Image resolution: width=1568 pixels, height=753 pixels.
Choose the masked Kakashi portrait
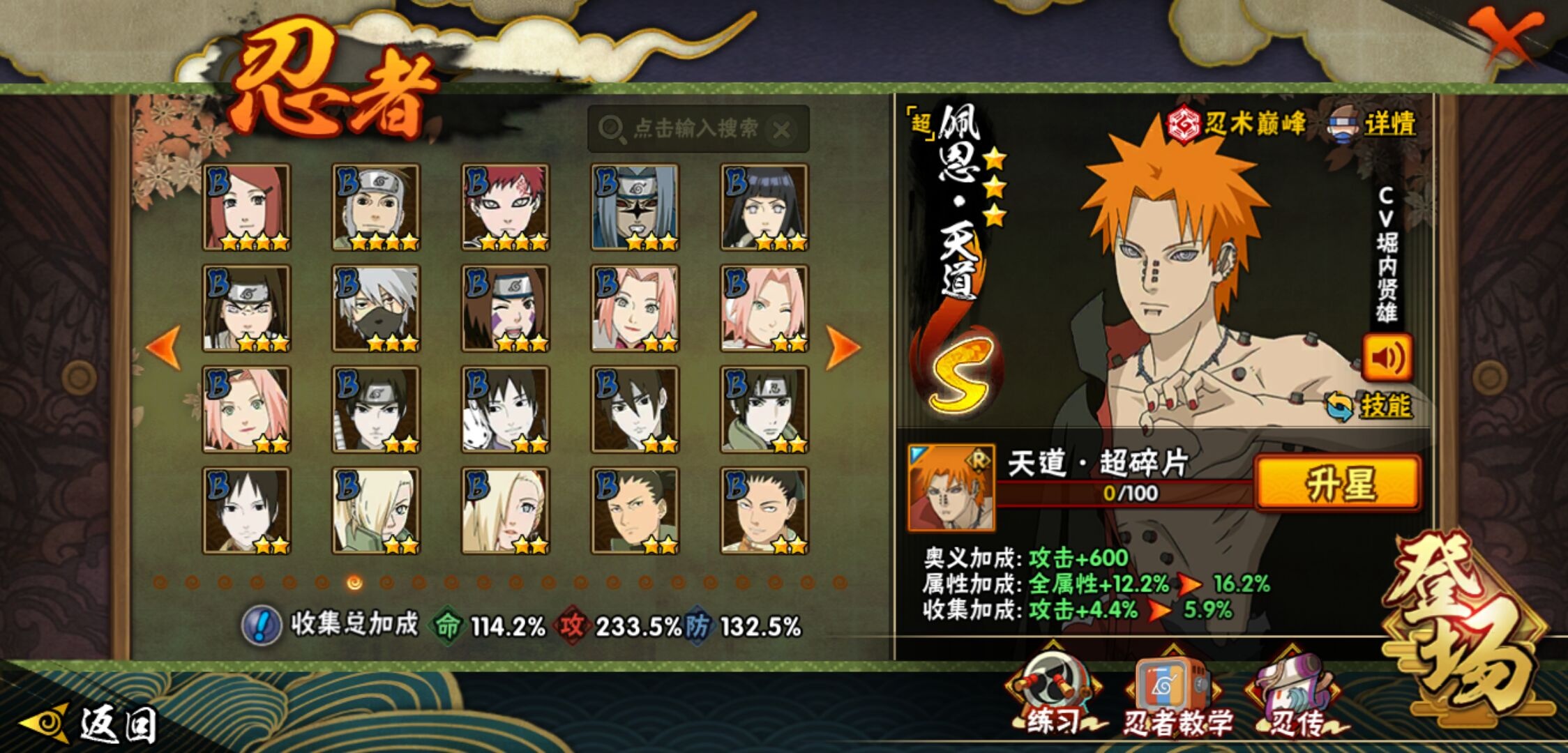[376, 308]
